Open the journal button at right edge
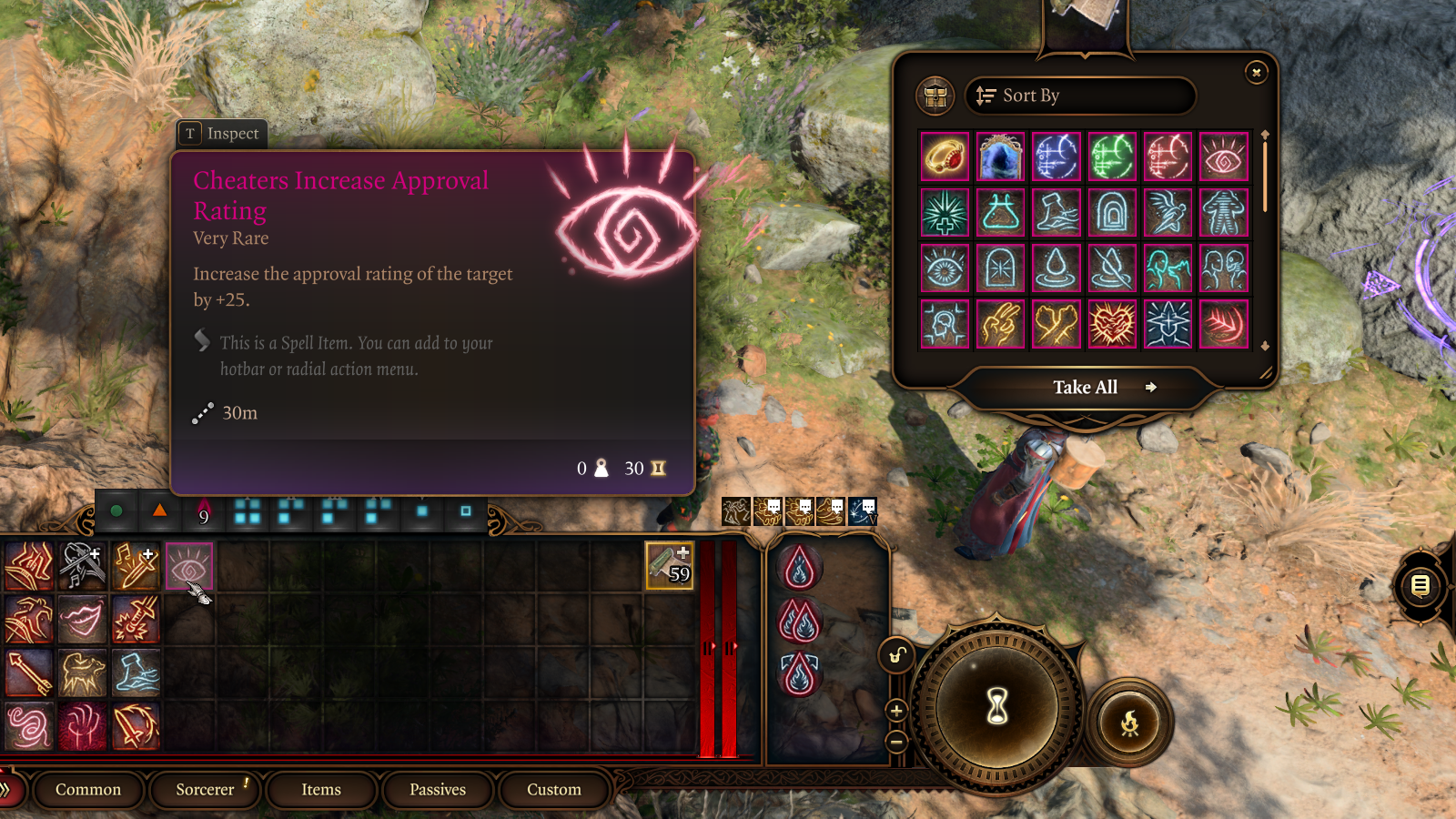Viewport: 1456px width, 819px height. tap(1421, 586)
